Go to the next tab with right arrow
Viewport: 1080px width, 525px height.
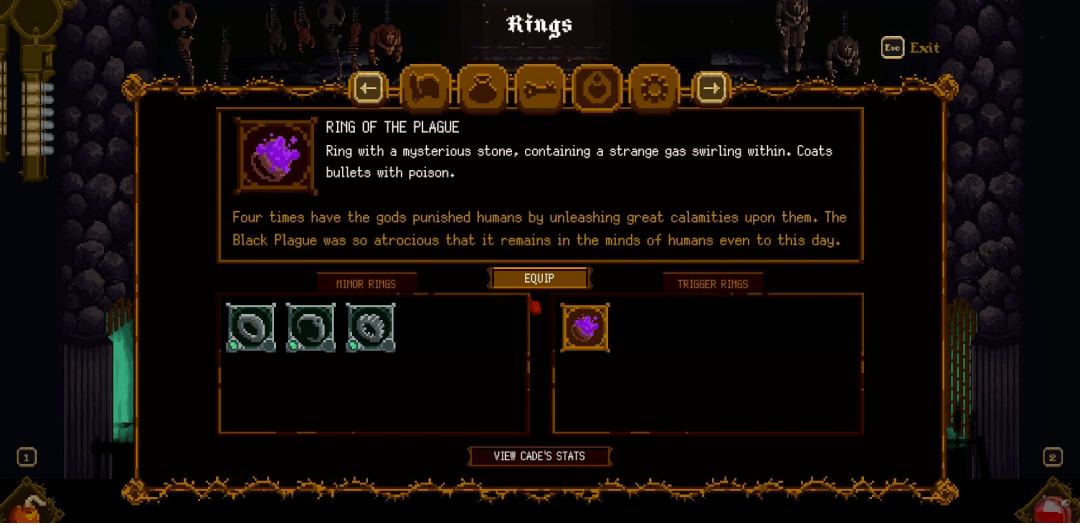pos(711,89)
